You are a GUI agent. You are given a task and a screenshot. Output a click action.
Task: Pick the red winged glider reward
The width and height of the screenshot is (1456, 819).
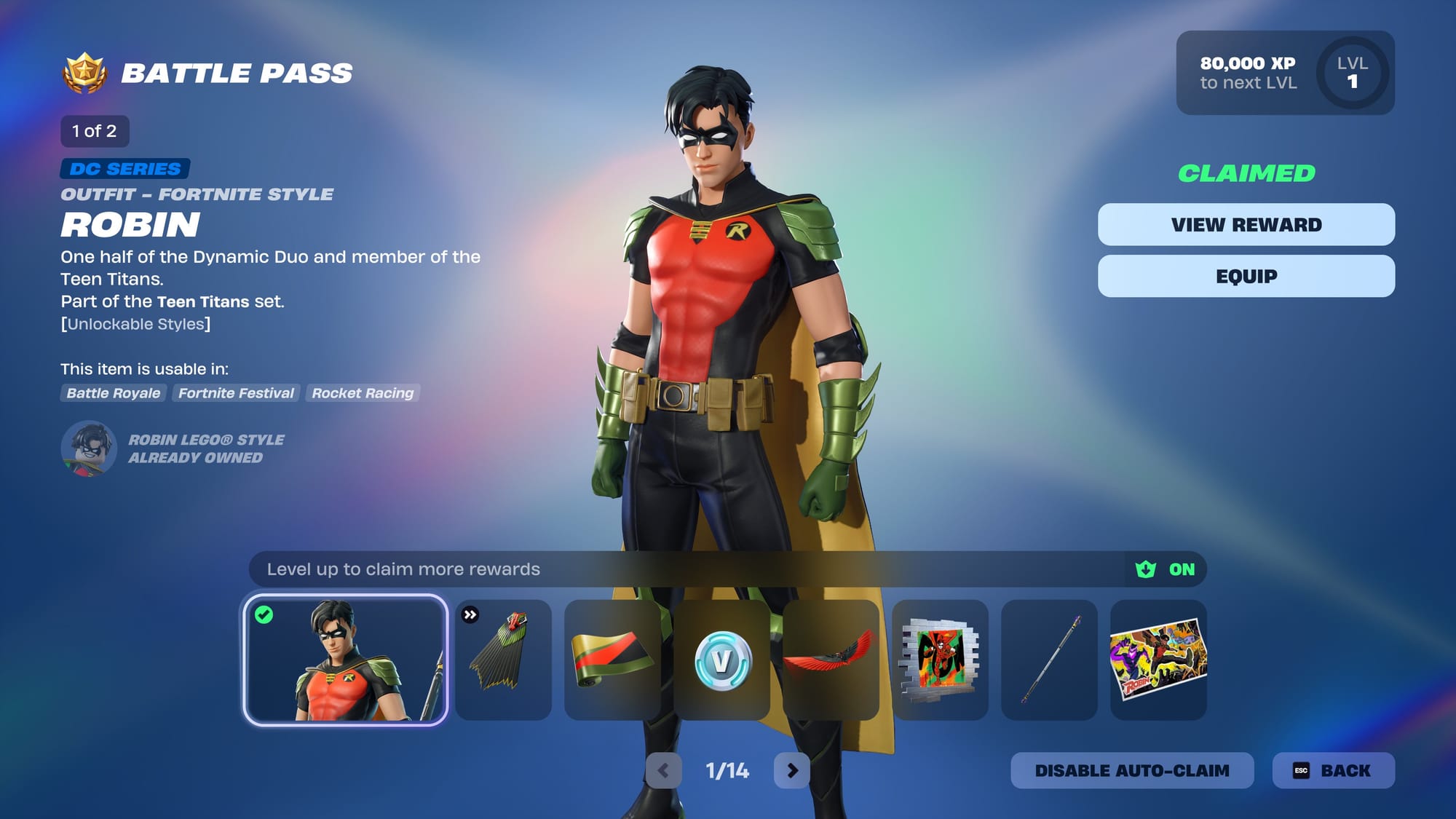[831, 660]
